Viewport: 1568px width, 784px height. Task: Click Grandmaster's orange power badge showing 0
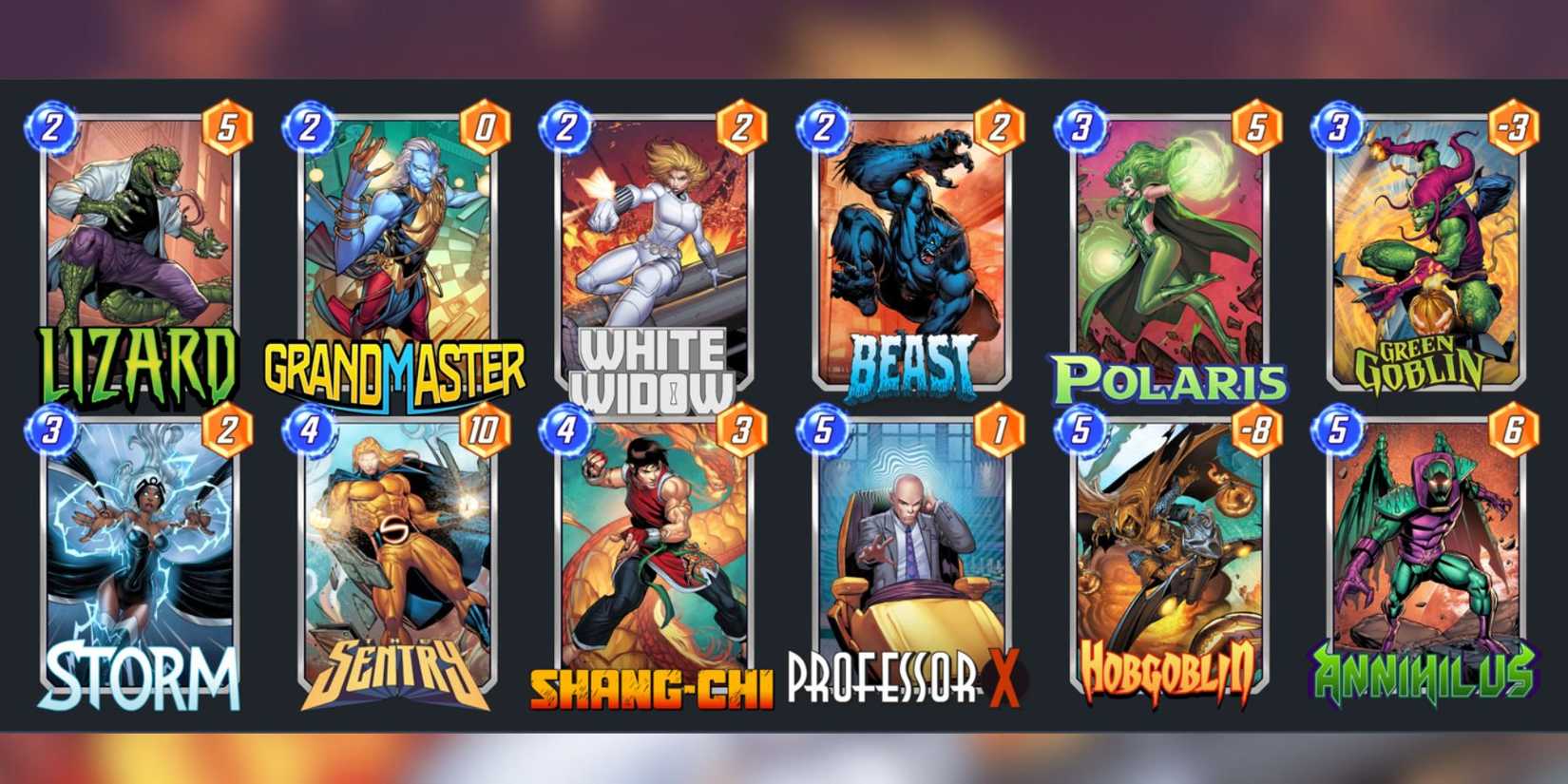pos(486,125)
